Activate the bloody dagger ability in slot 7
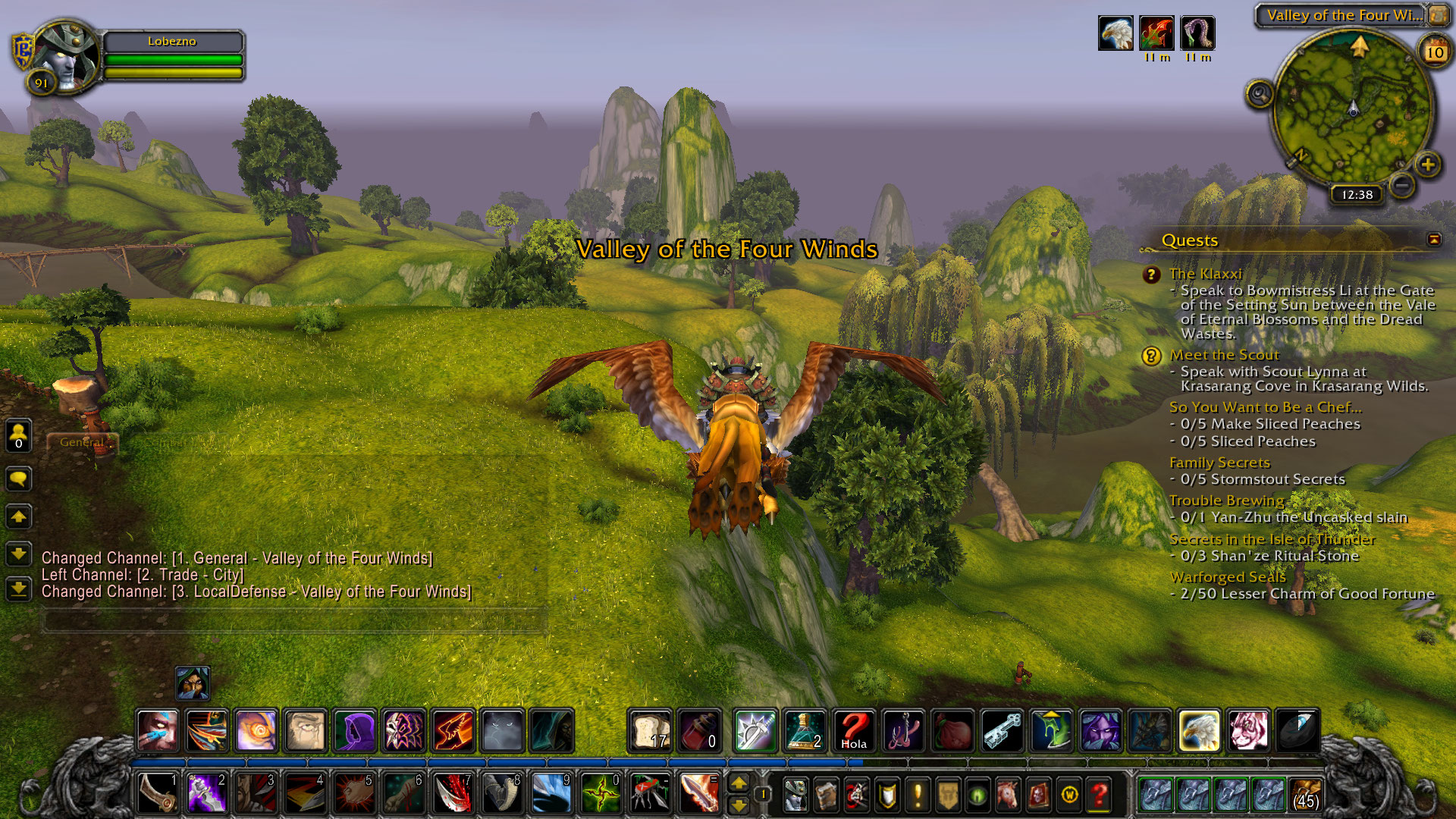 453,794
